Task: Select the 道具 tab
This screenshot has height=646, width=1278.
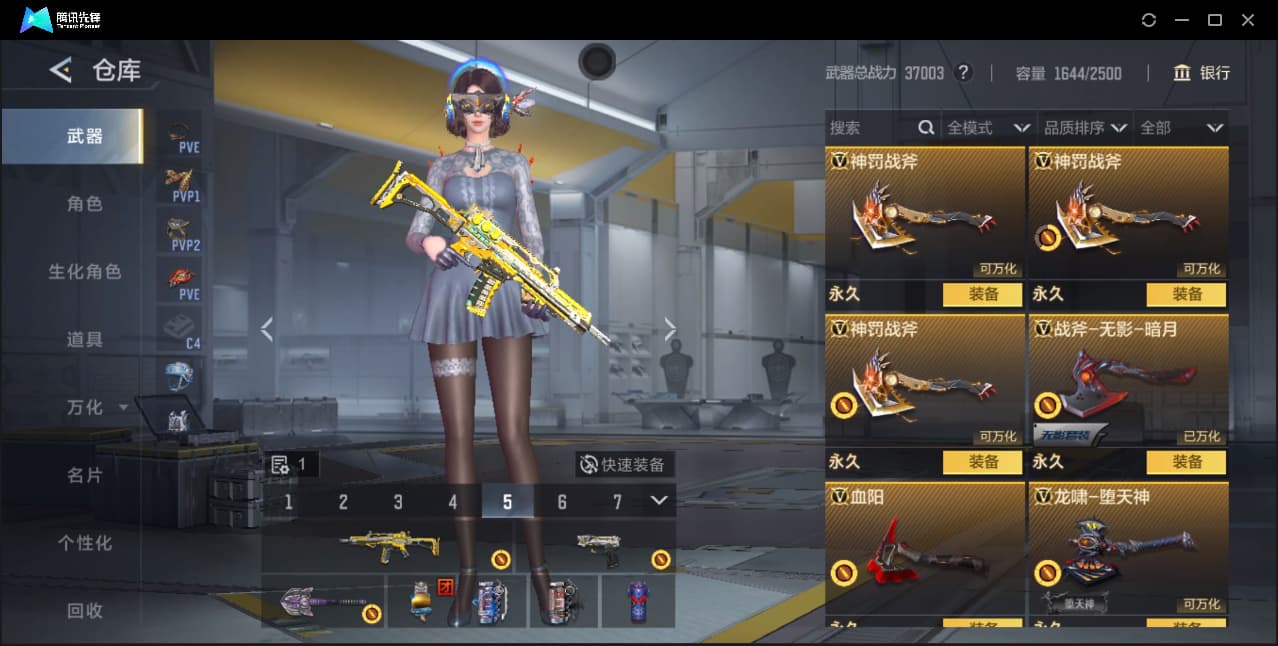Action: (85, 340)
